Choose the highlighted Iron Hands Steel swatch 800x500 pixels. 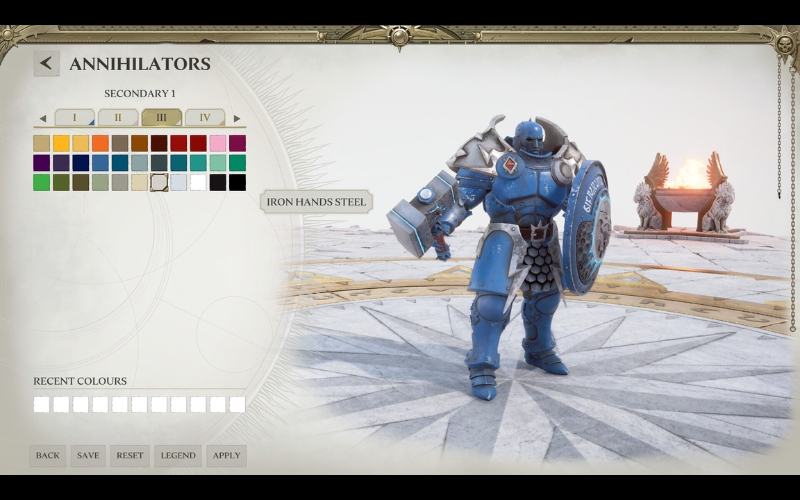(159, 183)
